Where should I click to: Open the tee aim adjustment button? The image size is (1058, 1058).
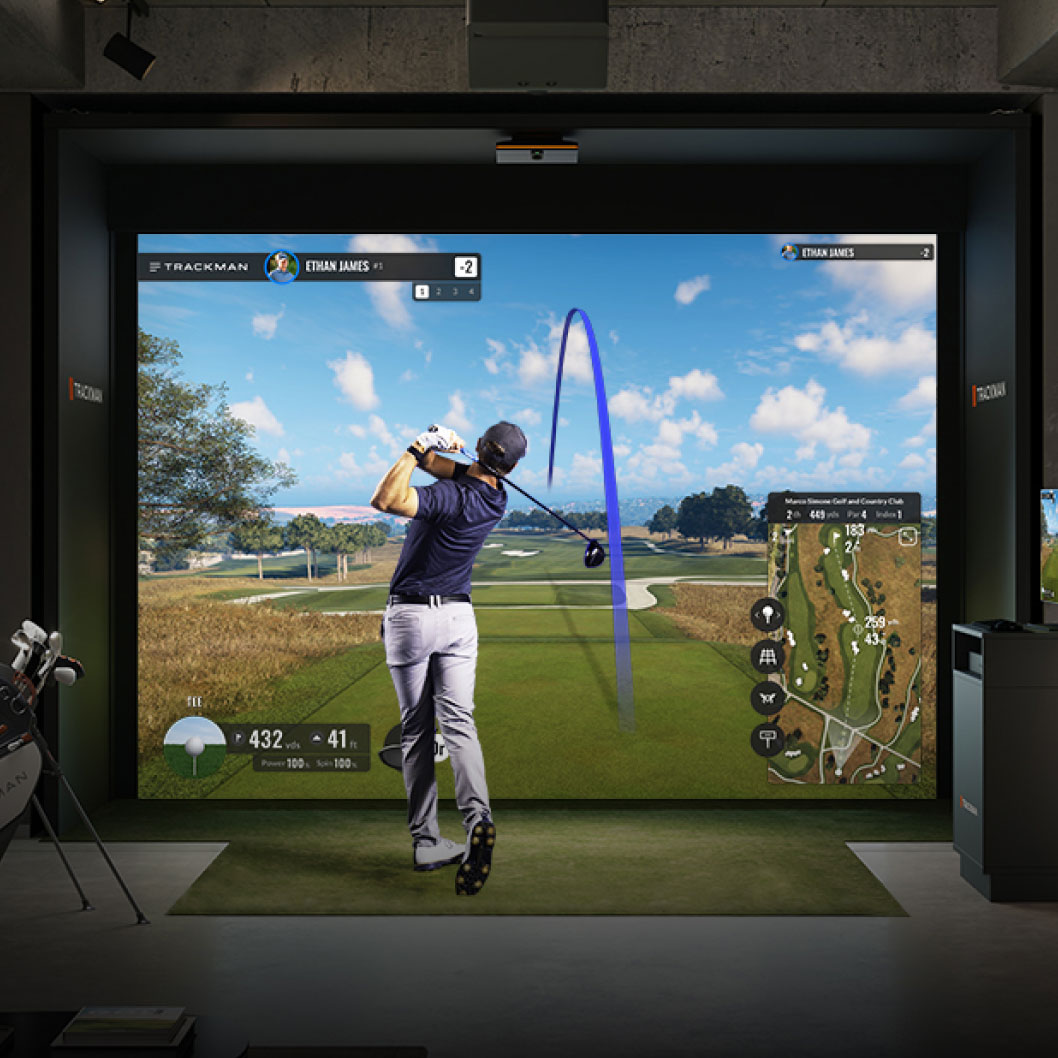[x=767, y=614]
